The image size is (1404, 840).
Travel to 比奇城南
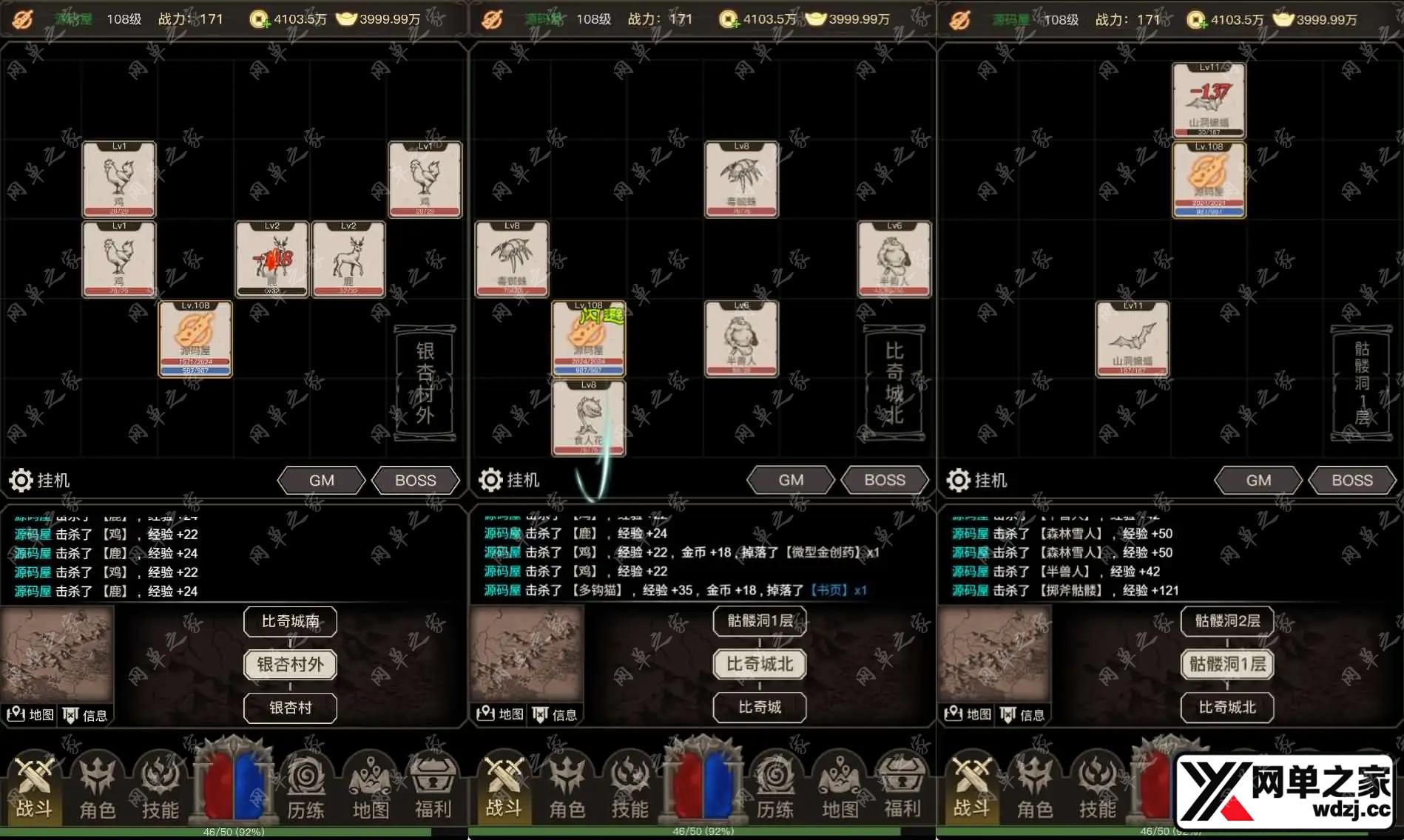tap(290, 621)
